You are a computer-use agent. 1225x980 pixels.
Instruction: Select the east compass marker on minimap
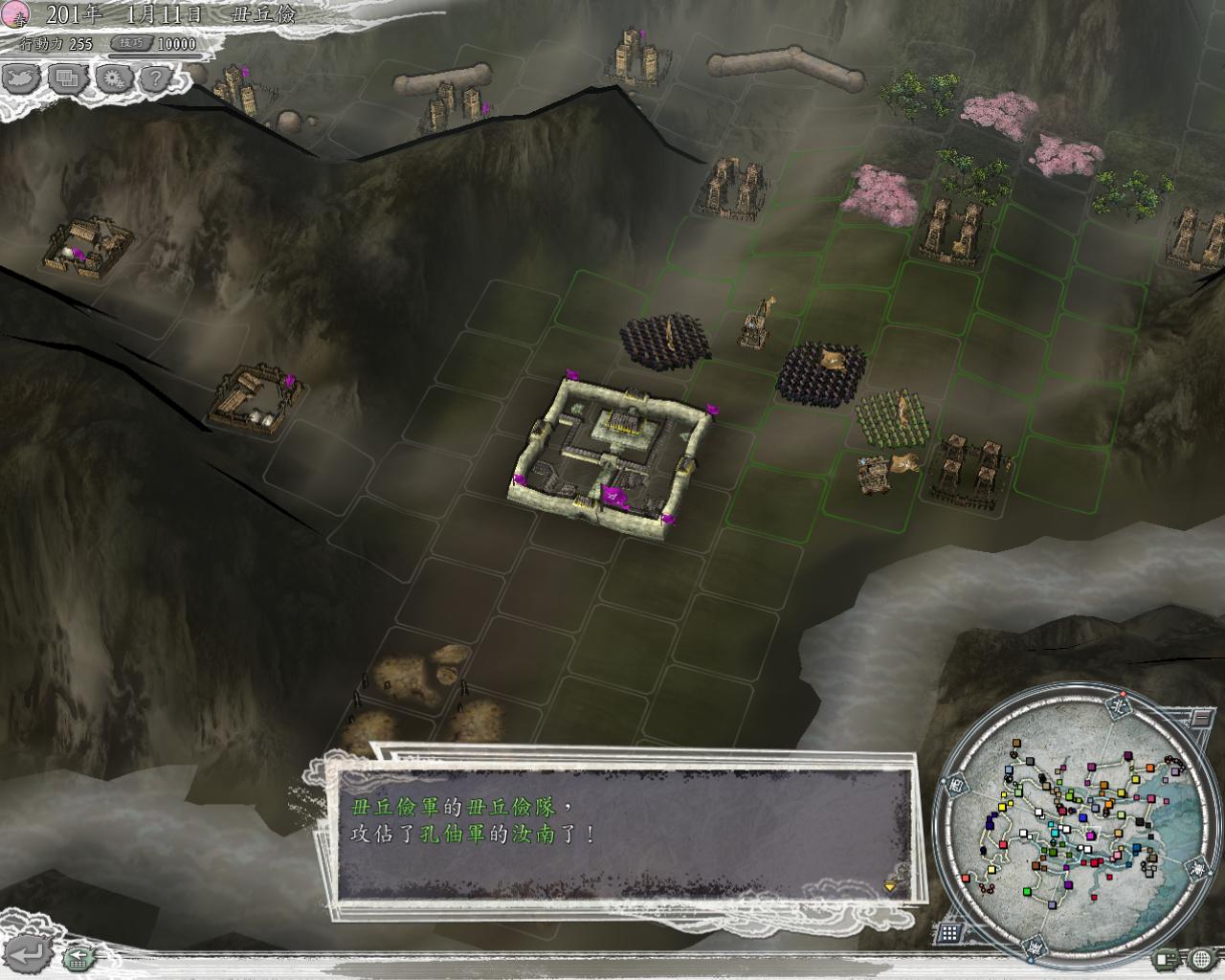[1197, 869]
